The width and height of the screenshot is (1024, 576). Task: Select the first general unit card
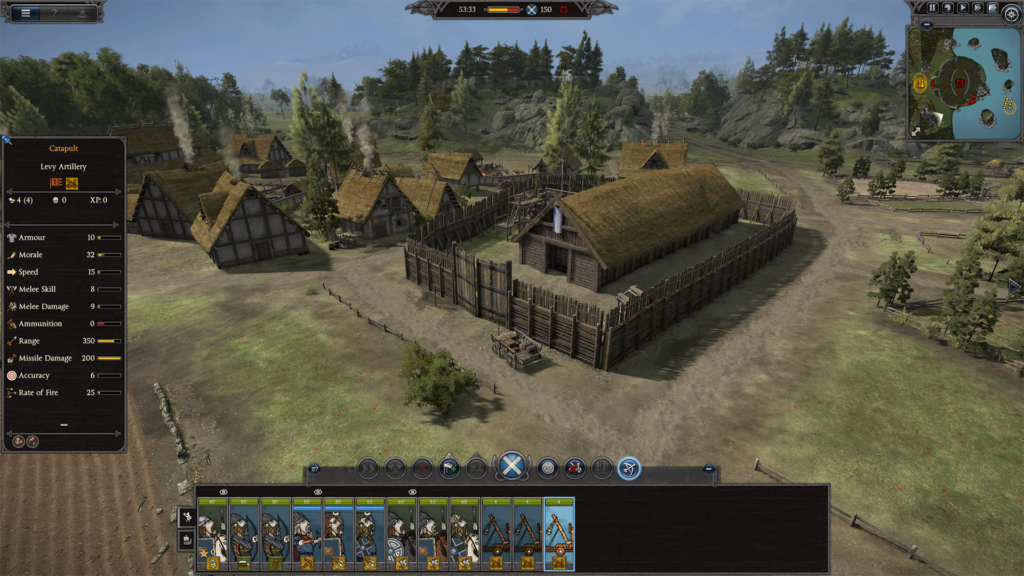pyautogui.click(x=212, y=534)
